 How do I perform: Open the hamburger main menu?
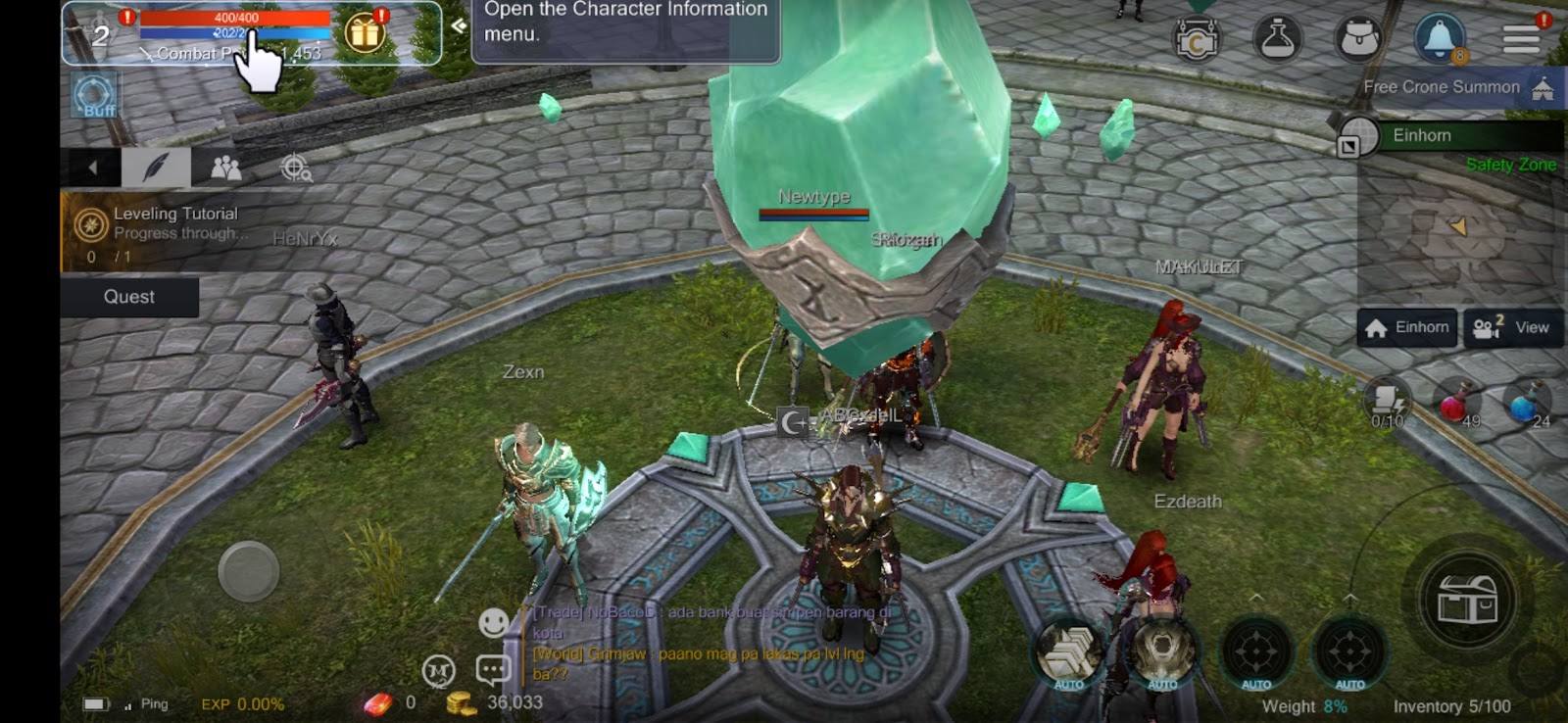(x=1521, y=39)
